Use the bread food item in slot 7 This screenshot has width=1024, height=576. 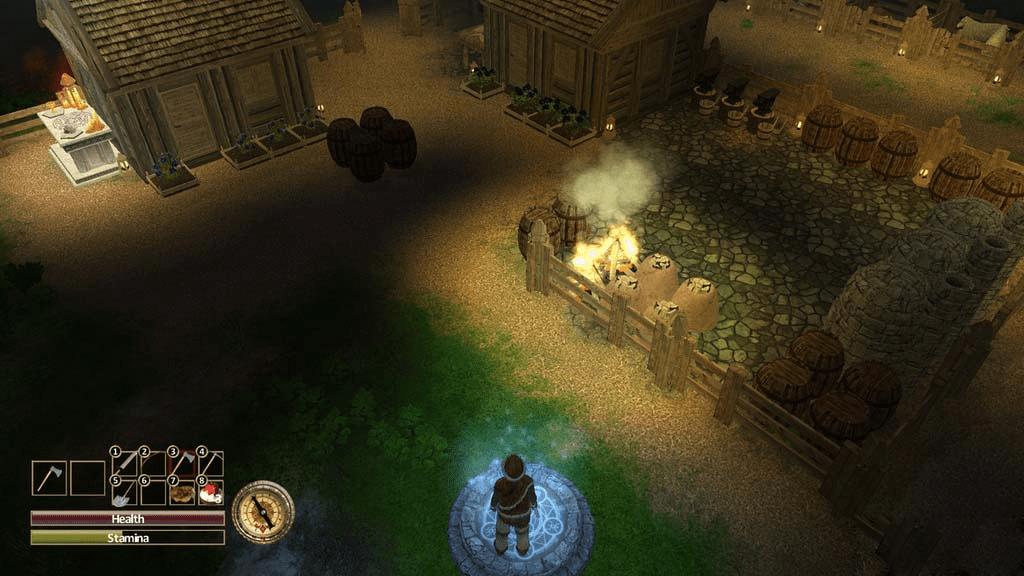click(x=182, y=492)
